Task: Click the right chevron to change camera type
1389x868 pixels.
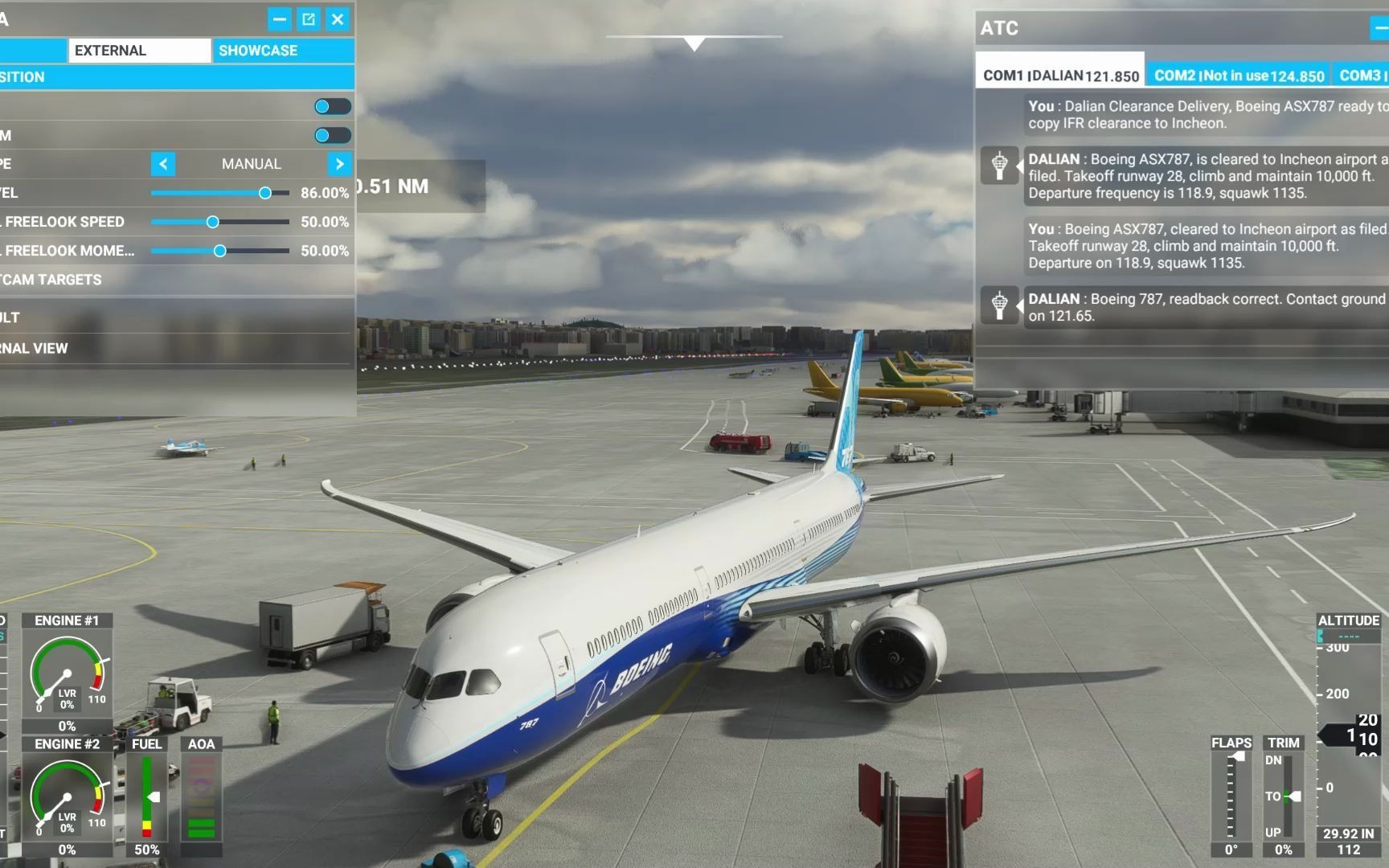Action: 339,164
